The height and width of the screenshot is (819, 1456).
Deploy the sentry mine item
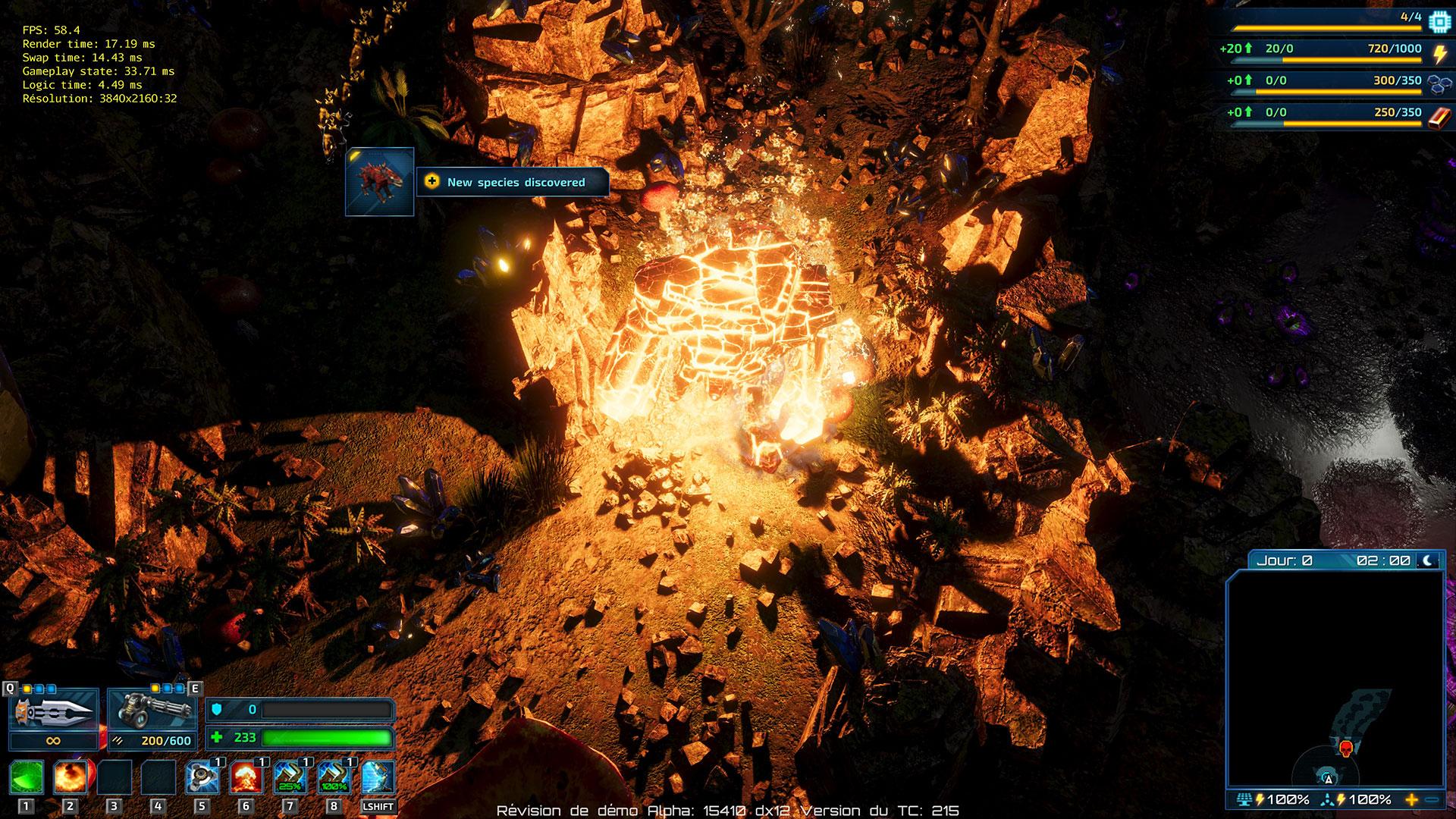202,777
